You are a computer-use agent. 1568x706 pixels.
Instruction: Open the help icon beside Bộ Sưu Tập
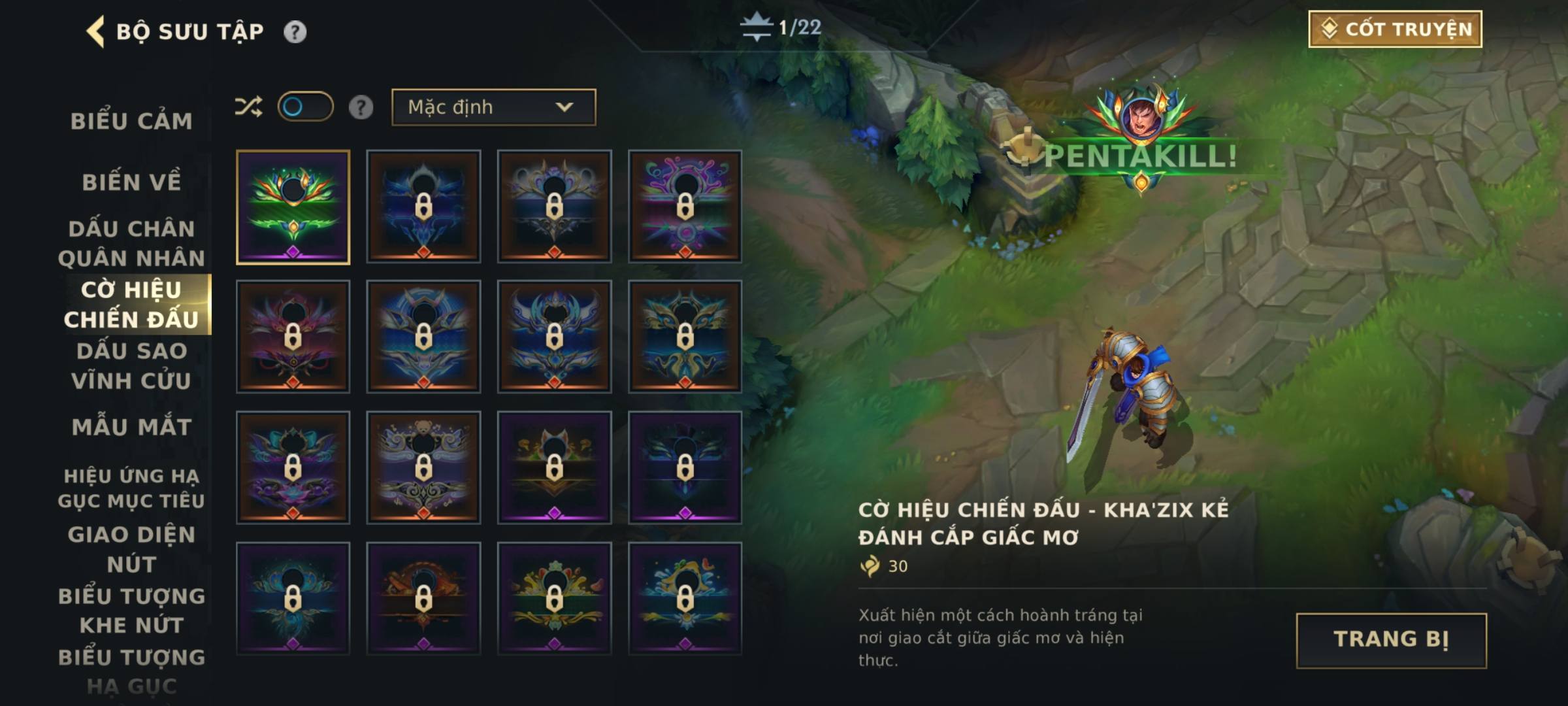pyautogui.click(x=295, y=31)
